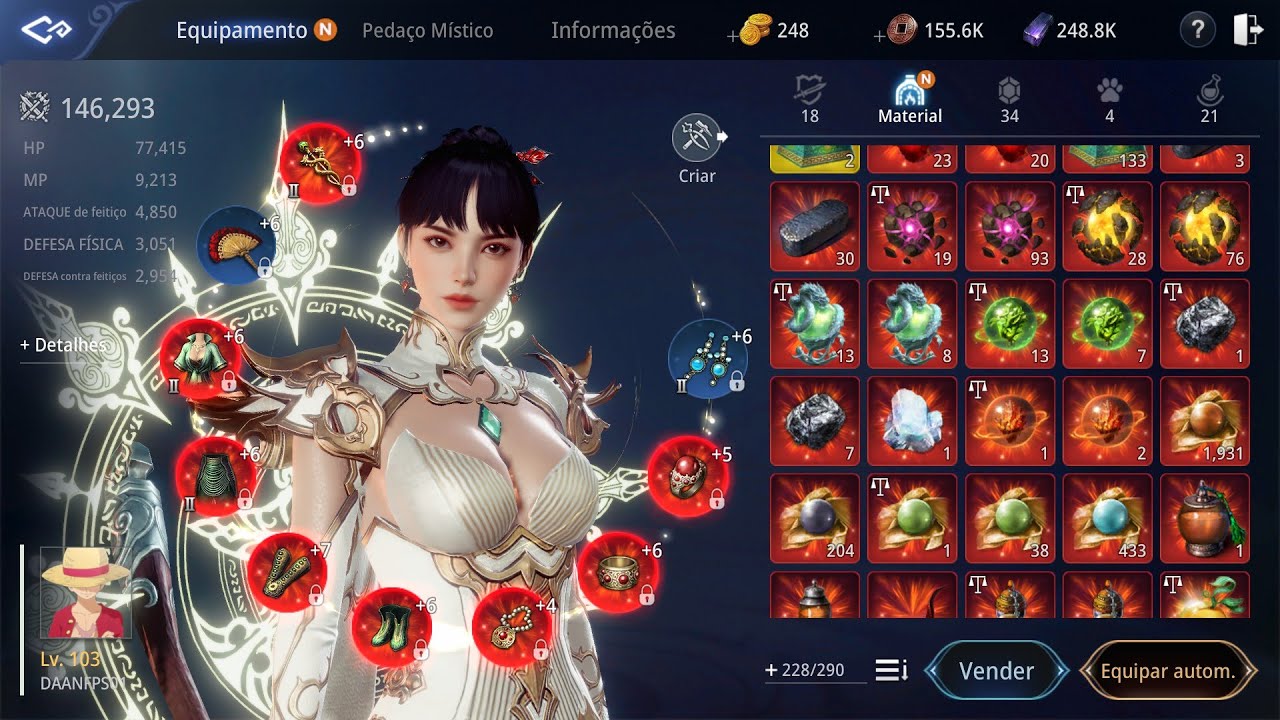Screen dimensions: 1280x720
Task: Select the equipped fan weapon slot
Action: [236, 245]
